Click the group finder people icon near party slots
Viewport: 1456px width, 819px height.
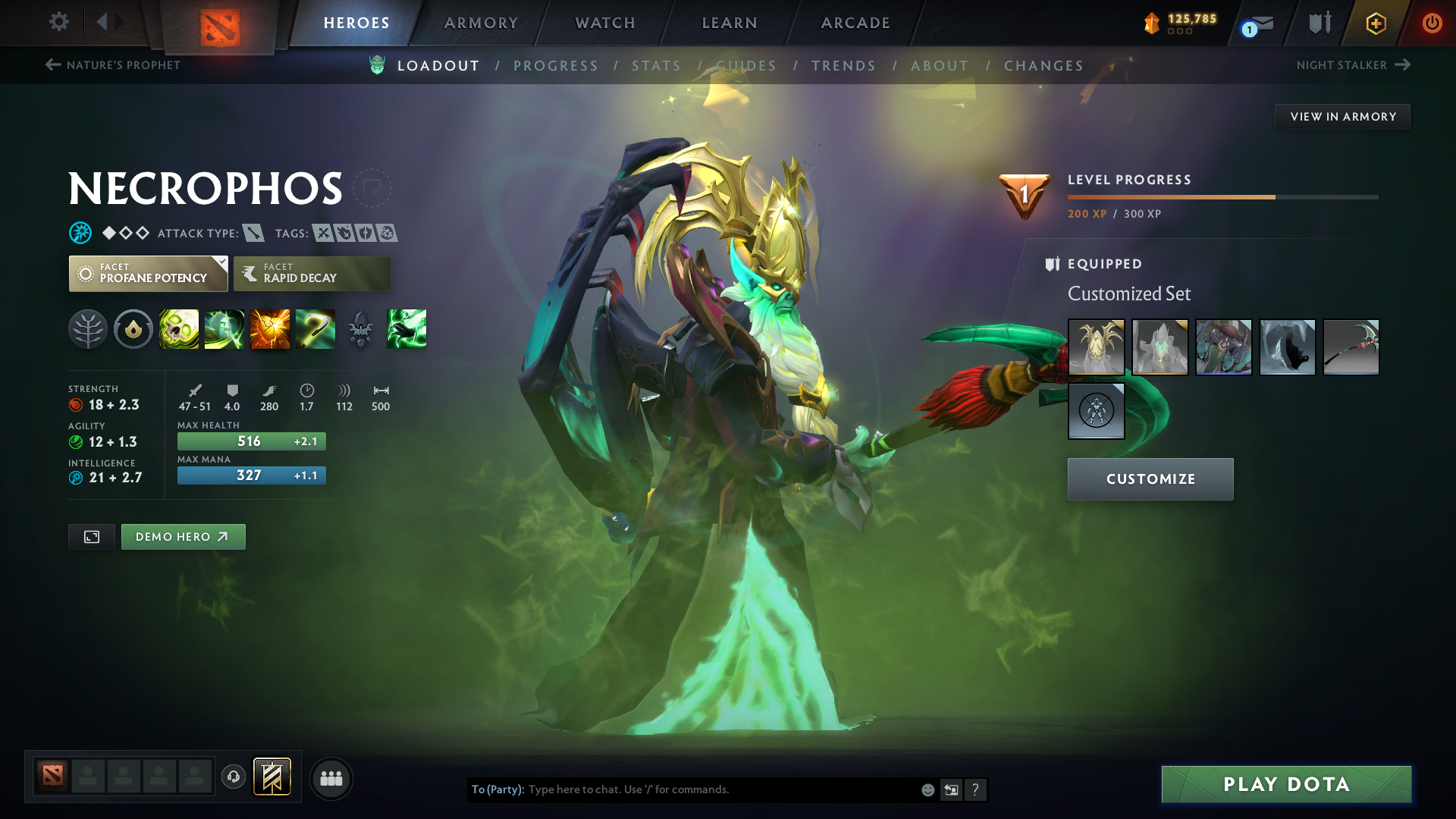(x=331, y=778)
